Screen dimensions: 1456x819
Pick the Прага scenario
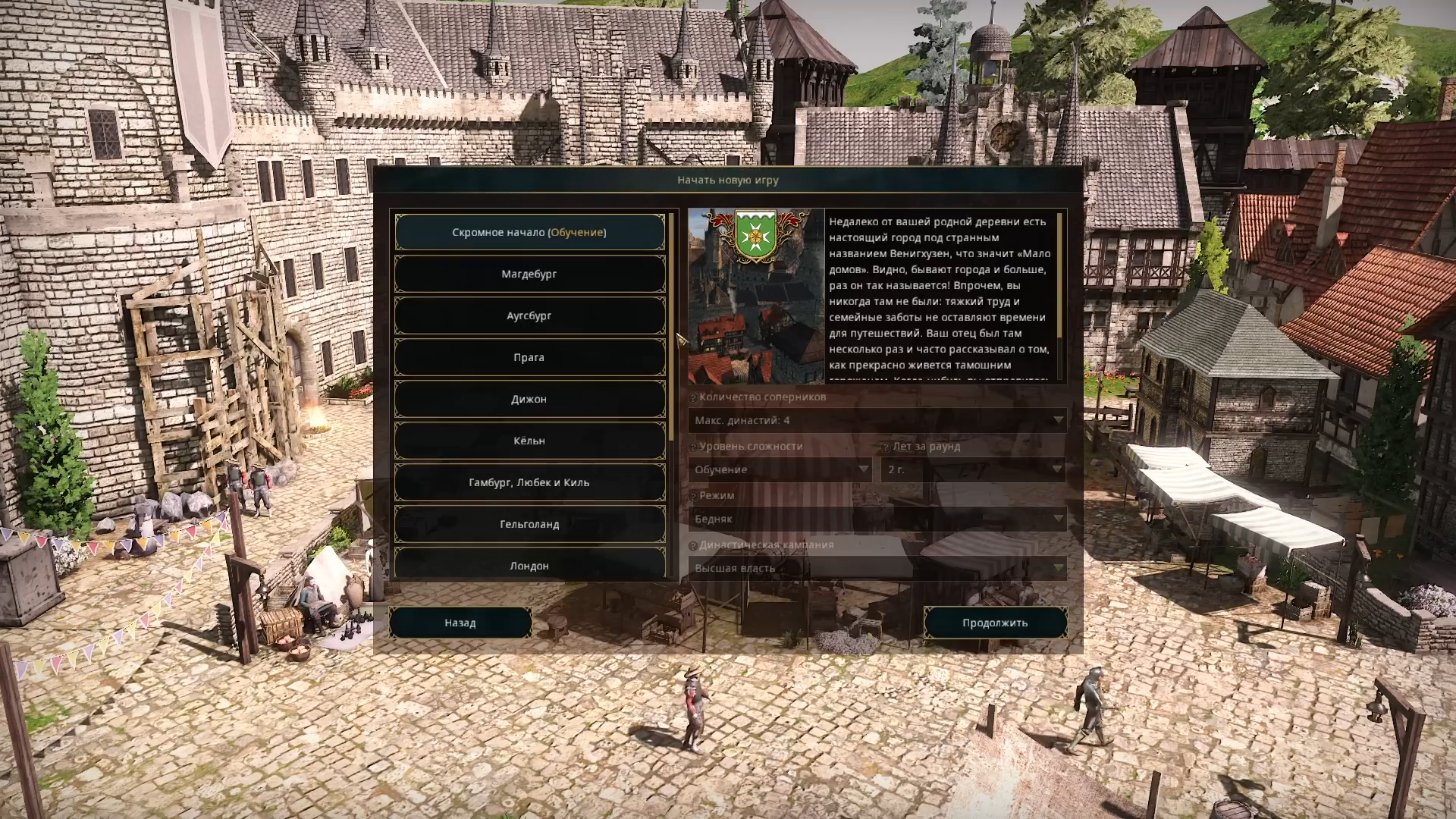coord(529,357)
